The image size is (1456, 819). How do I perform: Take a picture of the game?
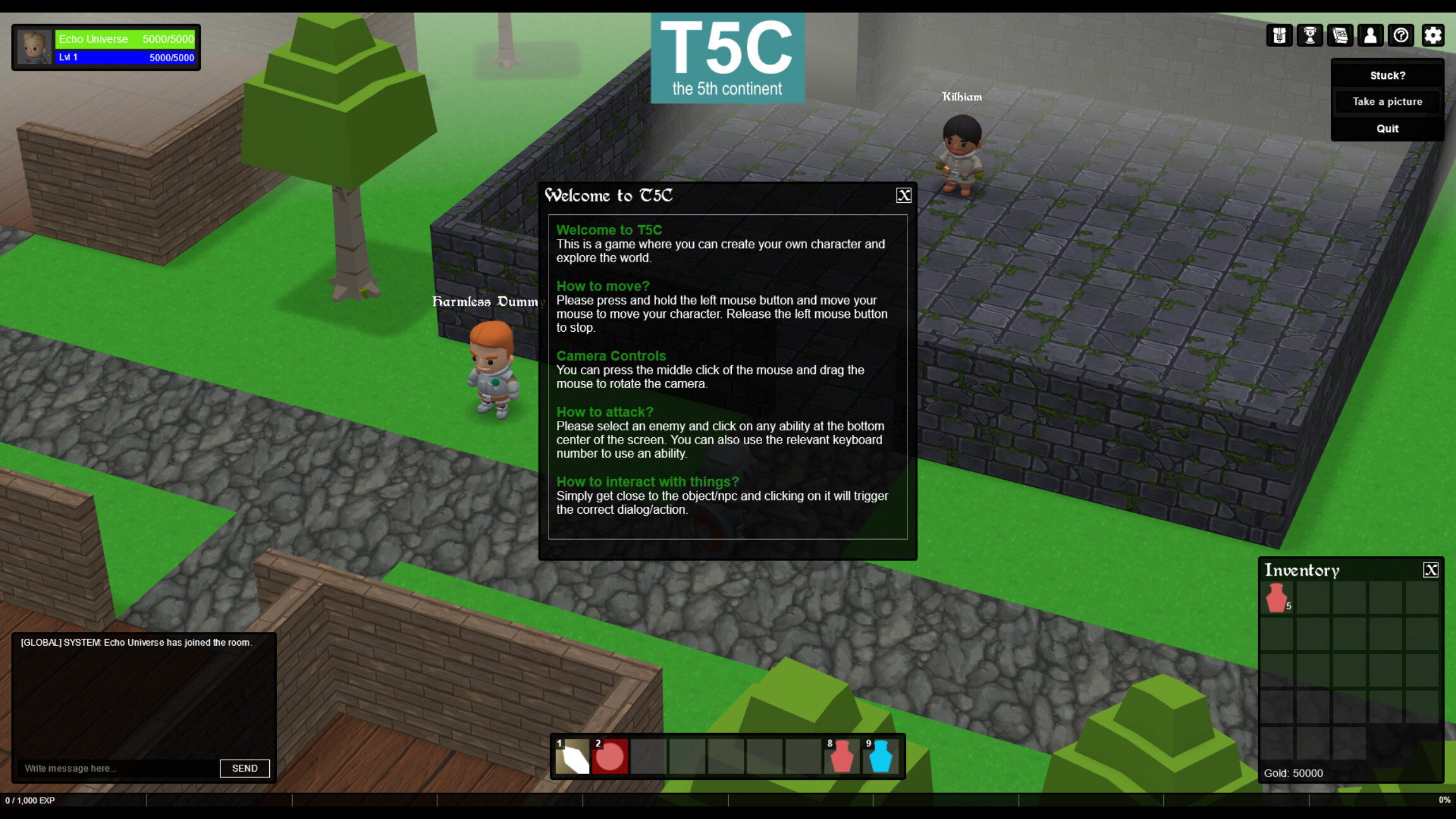(x=1387, y=102)
